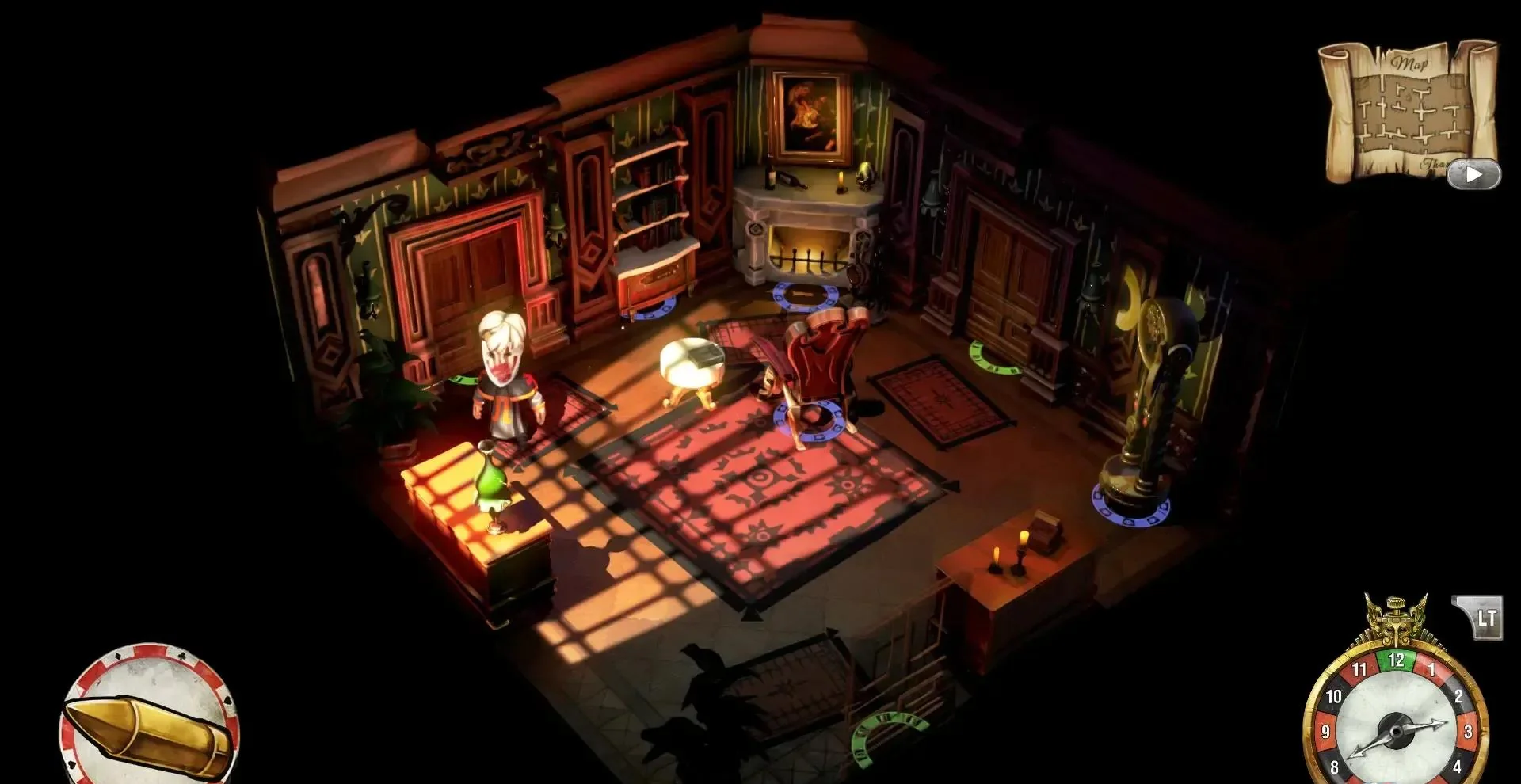This screenshot has height=784, width=1521.
Task: Click the play button on the map
Action: tap(1473, 174)
